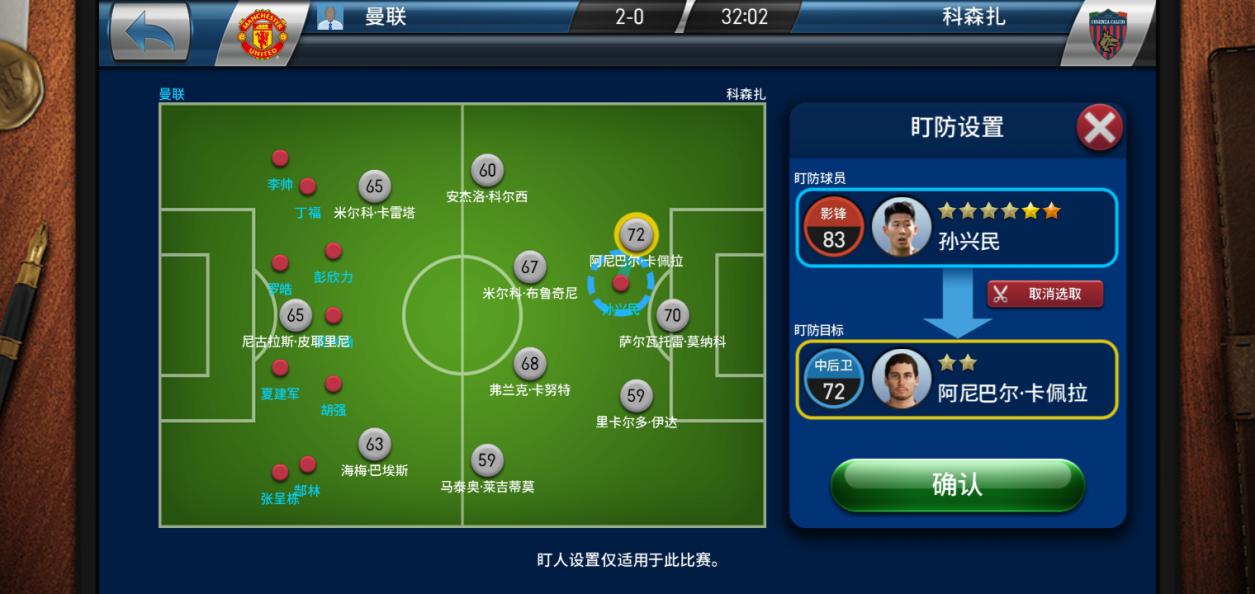Go back using the arrow button
Viewport: 1255px width, 594px height.
(150, 31)
